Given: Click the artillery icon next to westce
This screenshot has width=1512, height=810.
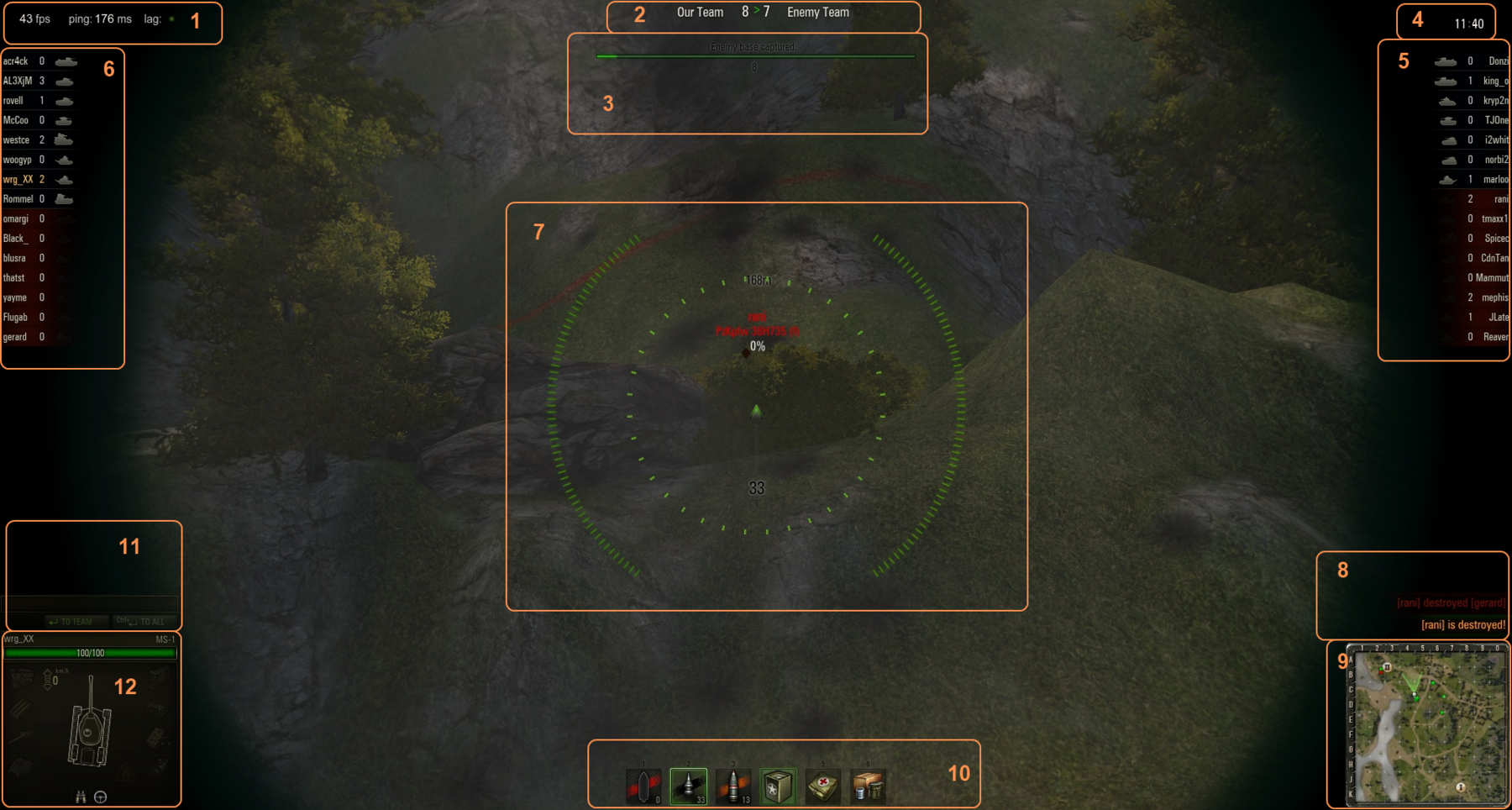Looking at the screenshot, I should click(62, 139).
